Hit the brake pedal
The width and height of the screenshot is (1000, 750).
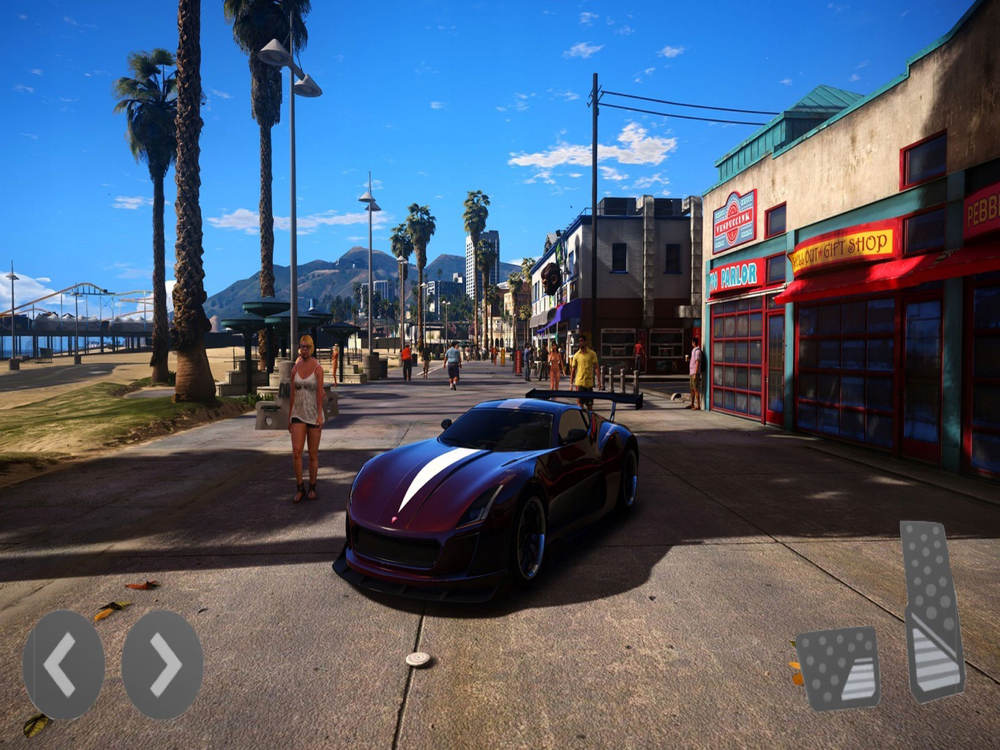click(838, 668)
